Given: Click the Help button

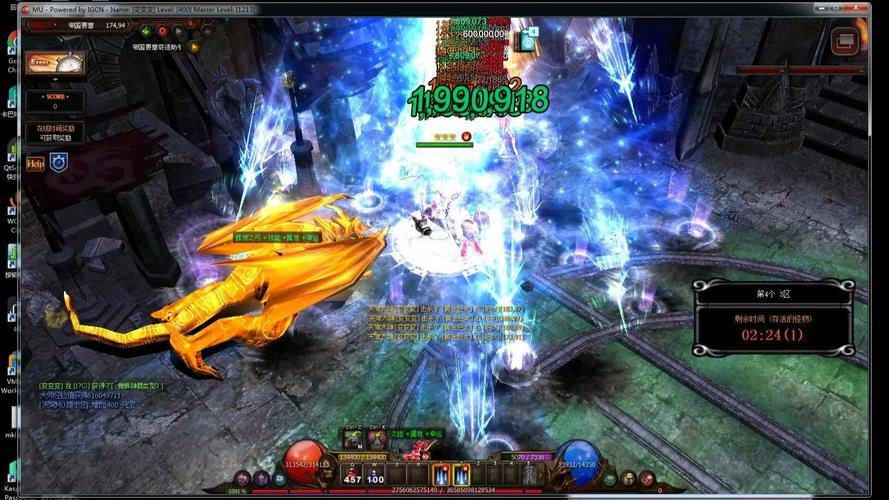Looking at the screenshot, I should (36, 163).
